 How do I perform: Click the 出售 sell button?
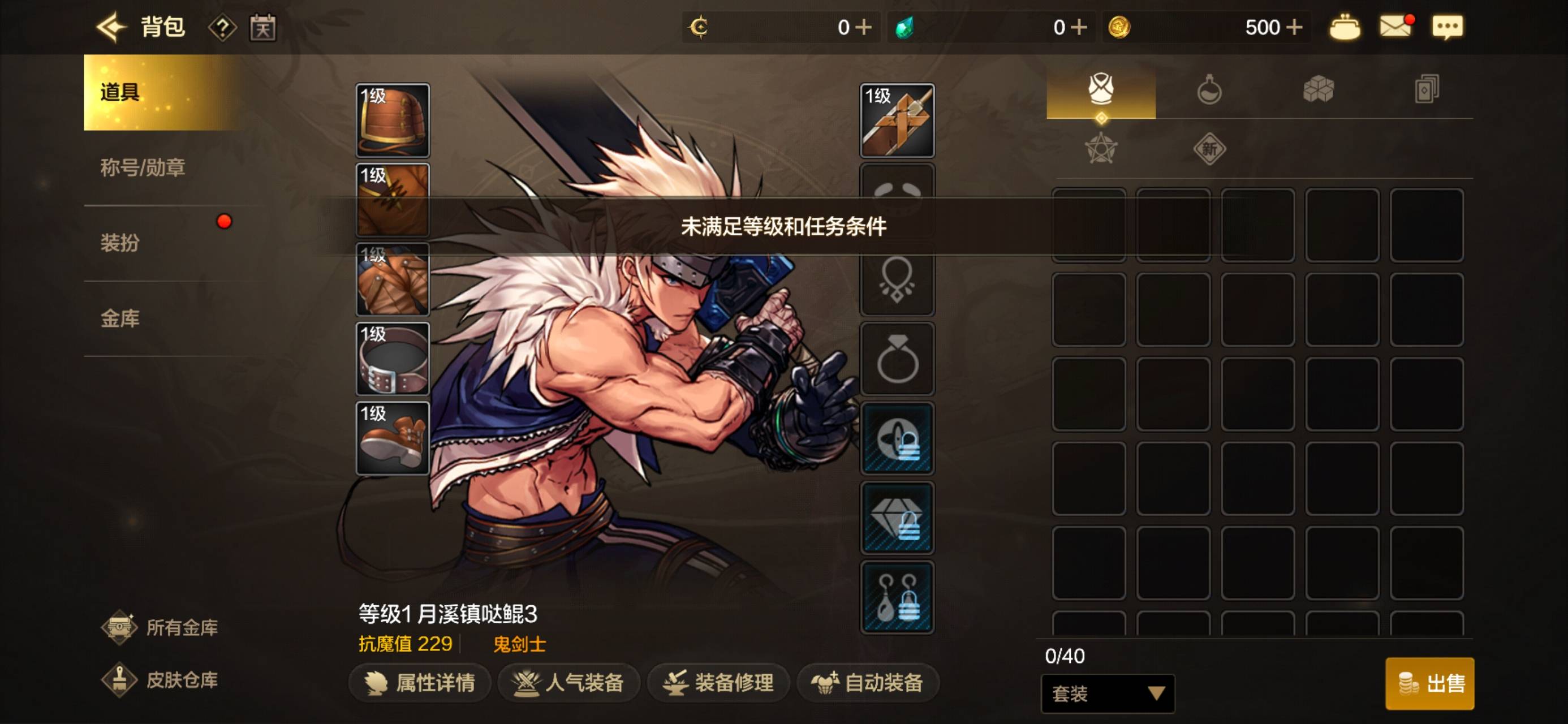(x=1429, y=683)
